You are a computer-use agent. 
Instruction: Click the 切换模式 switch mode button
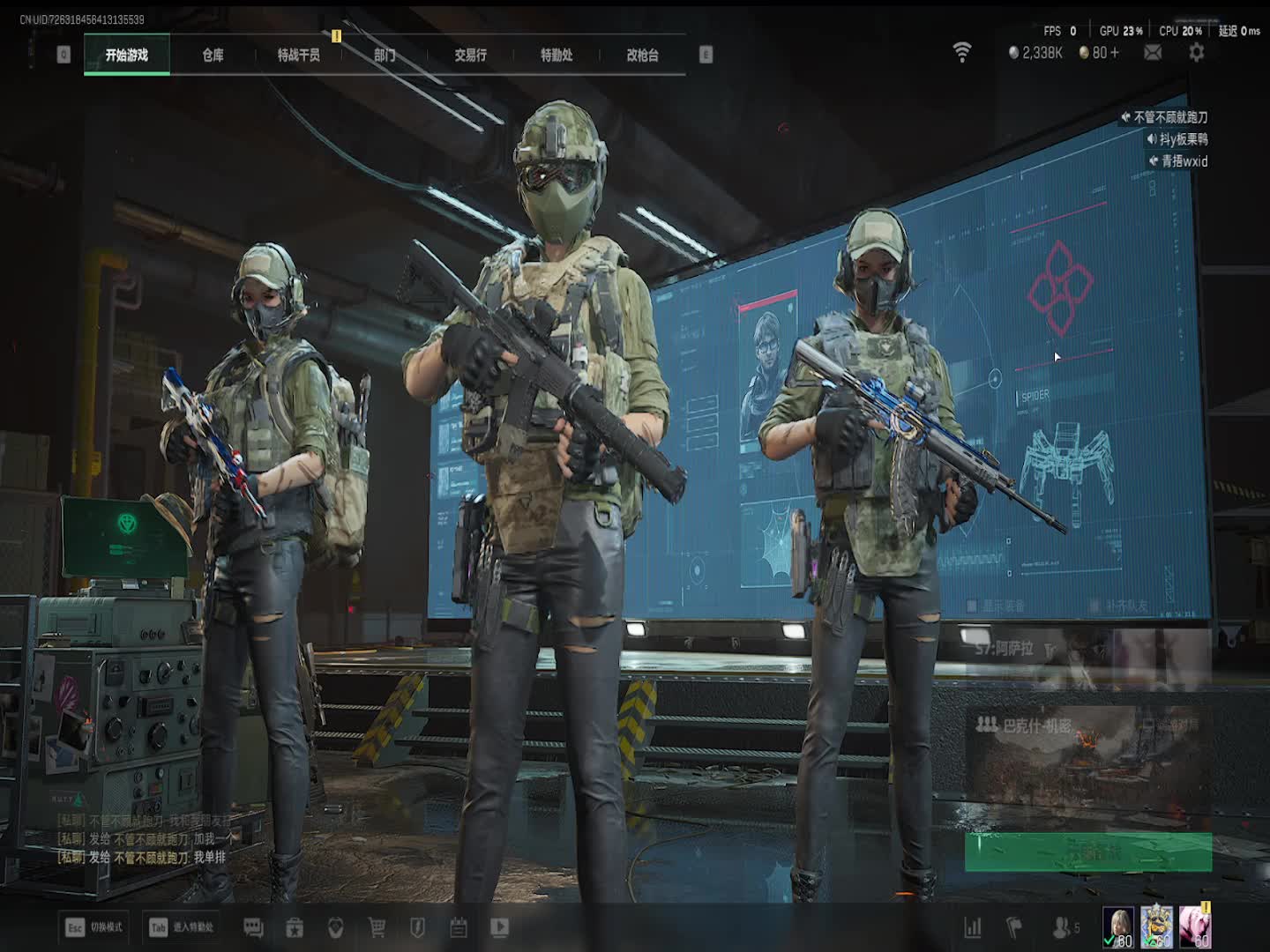pyautogui.click(x=95, y=927)
